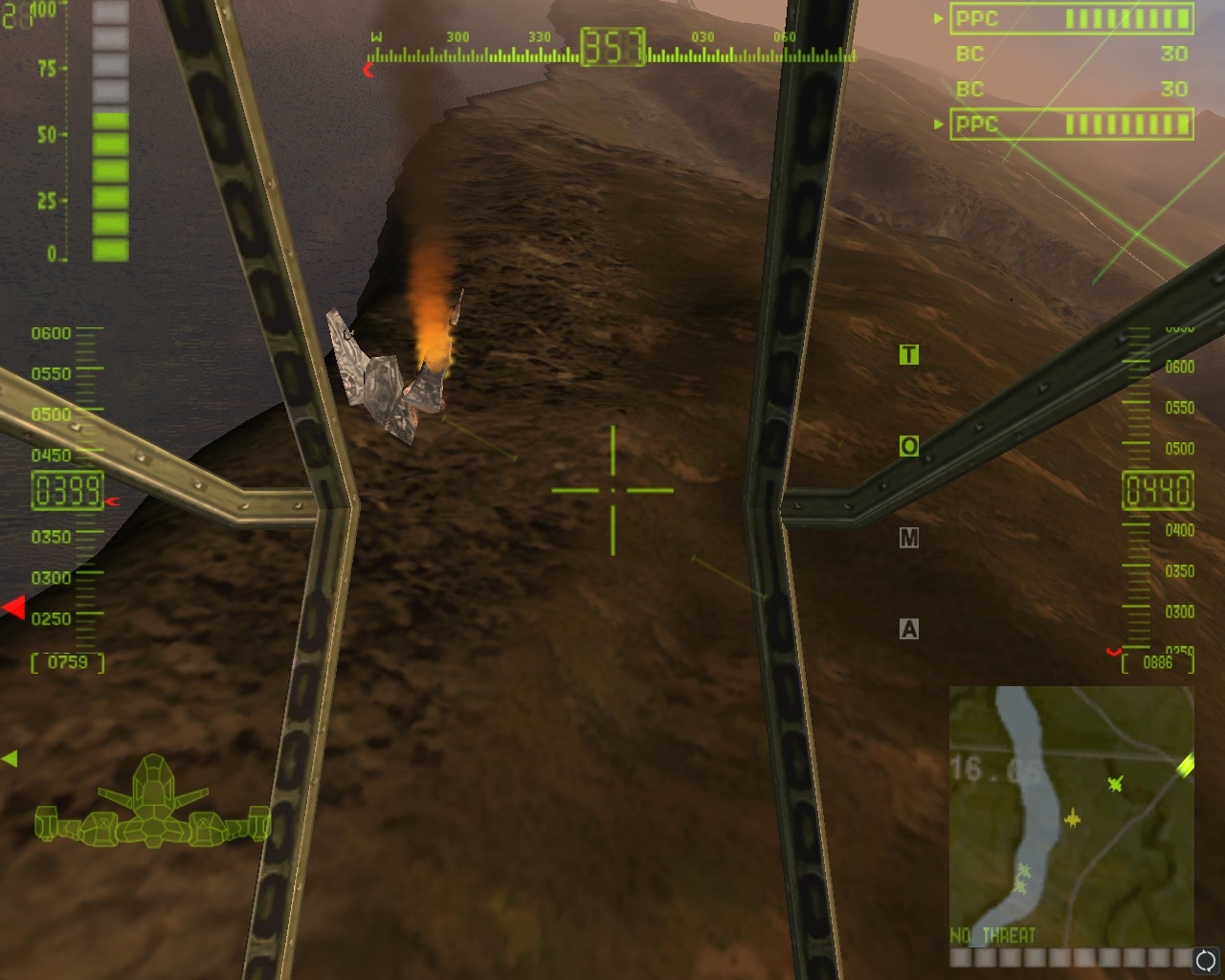This screenshot has height=980, width=1225.
Task: Toggle the M indicator box
Action: (x=908, y=538)
